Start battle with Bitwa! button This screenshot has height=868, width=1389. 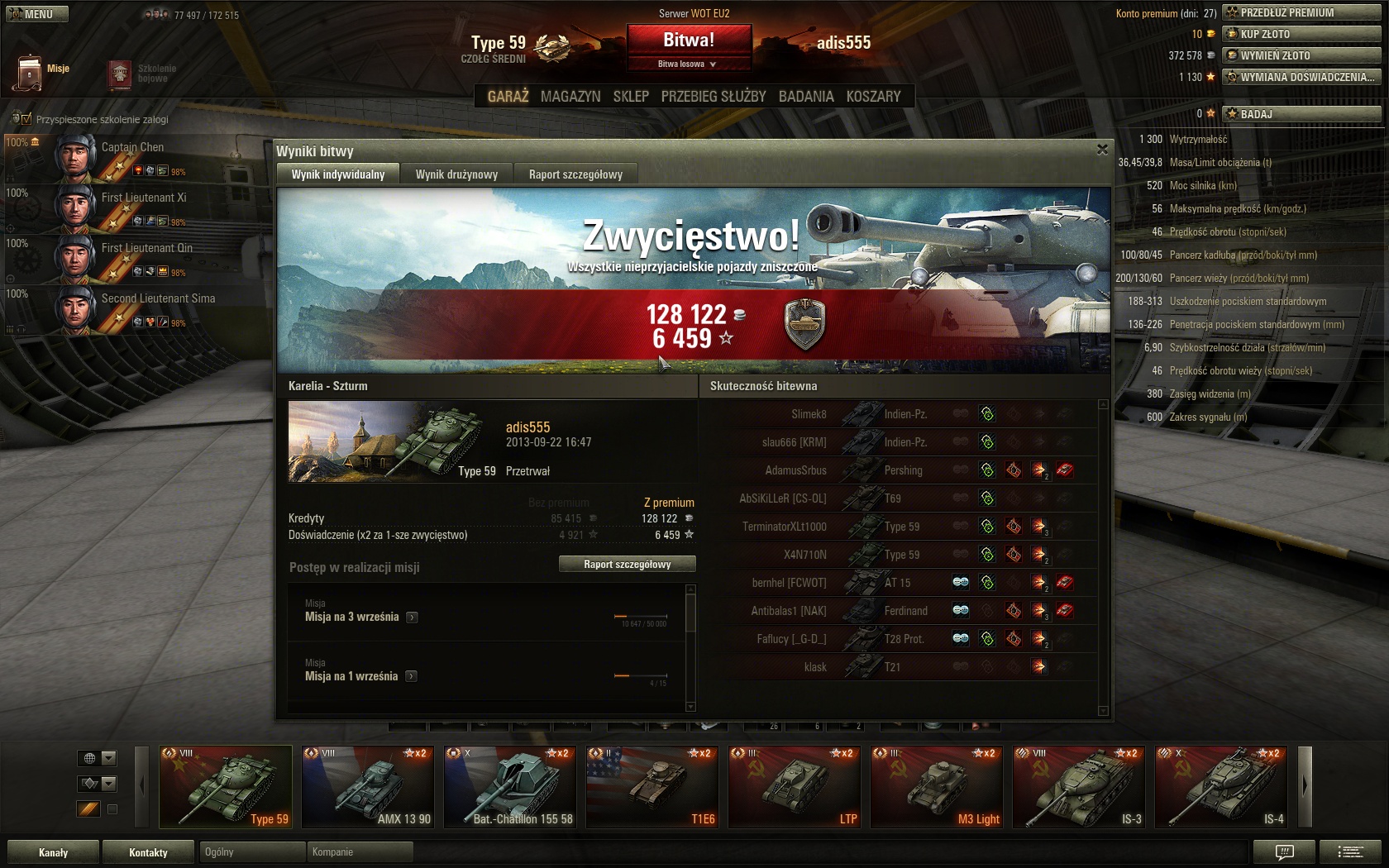(689, 41)
